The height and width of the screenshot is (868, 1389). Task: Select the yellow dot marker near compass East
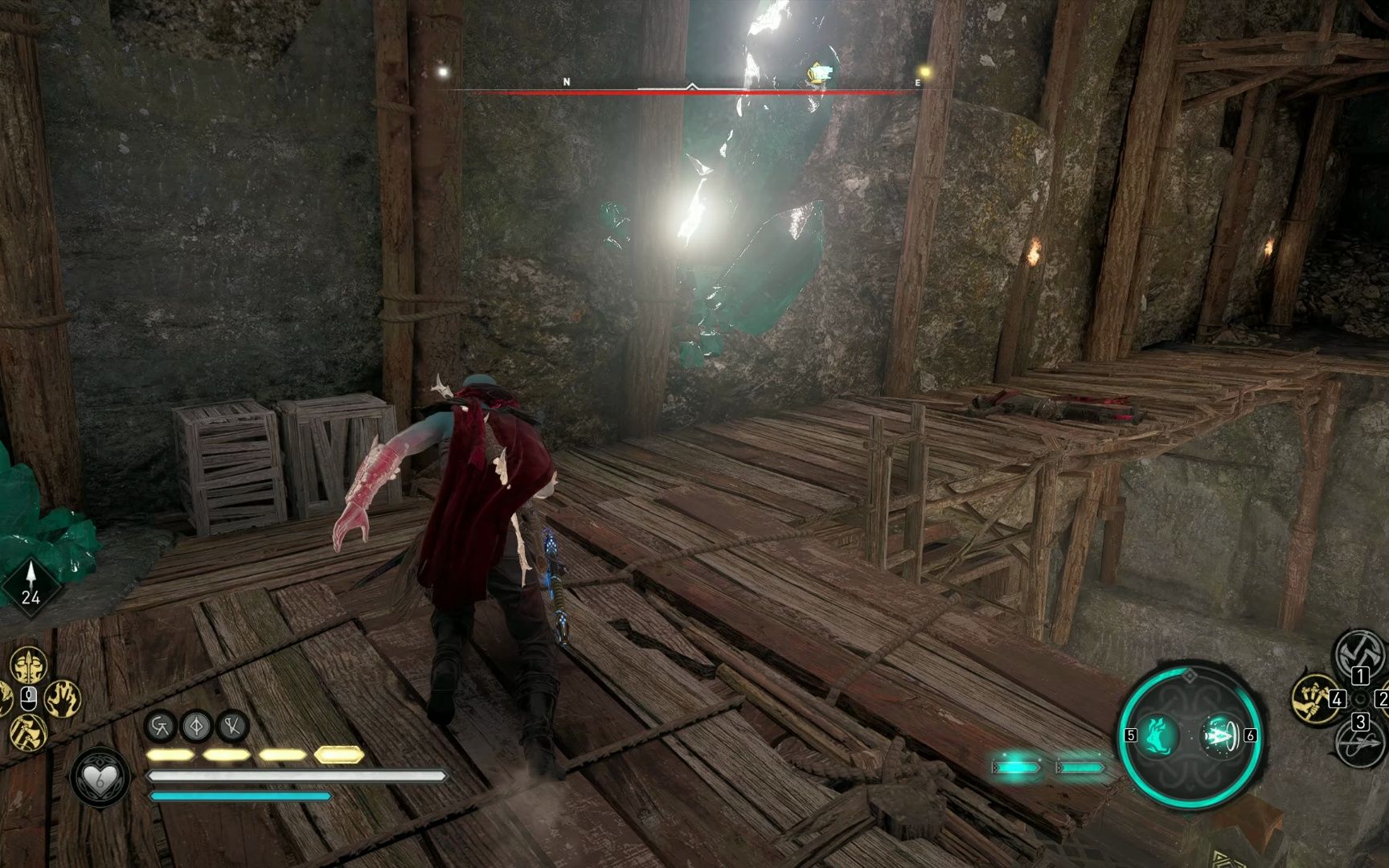pyautogui.click(x=925, y=72)
